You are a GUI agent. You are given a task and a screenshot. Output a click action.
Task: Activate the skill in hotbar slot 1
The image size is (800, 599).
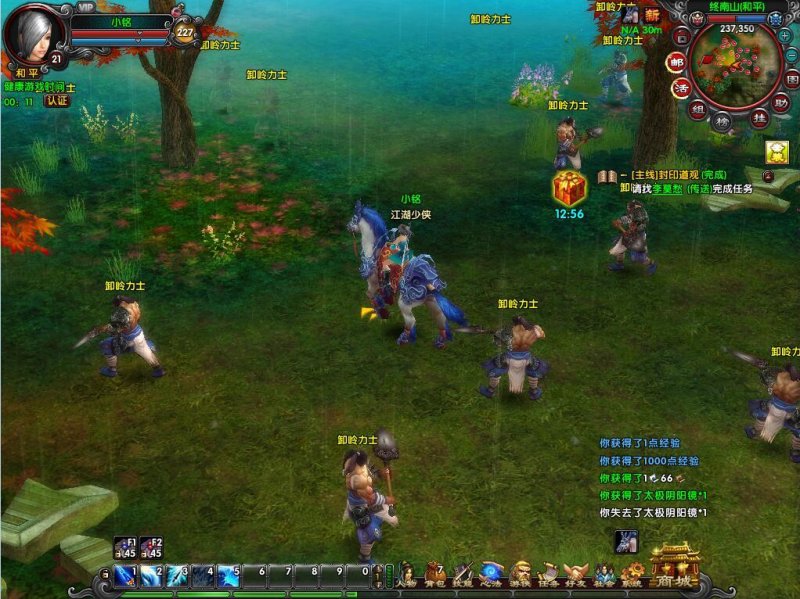(126, 575)
